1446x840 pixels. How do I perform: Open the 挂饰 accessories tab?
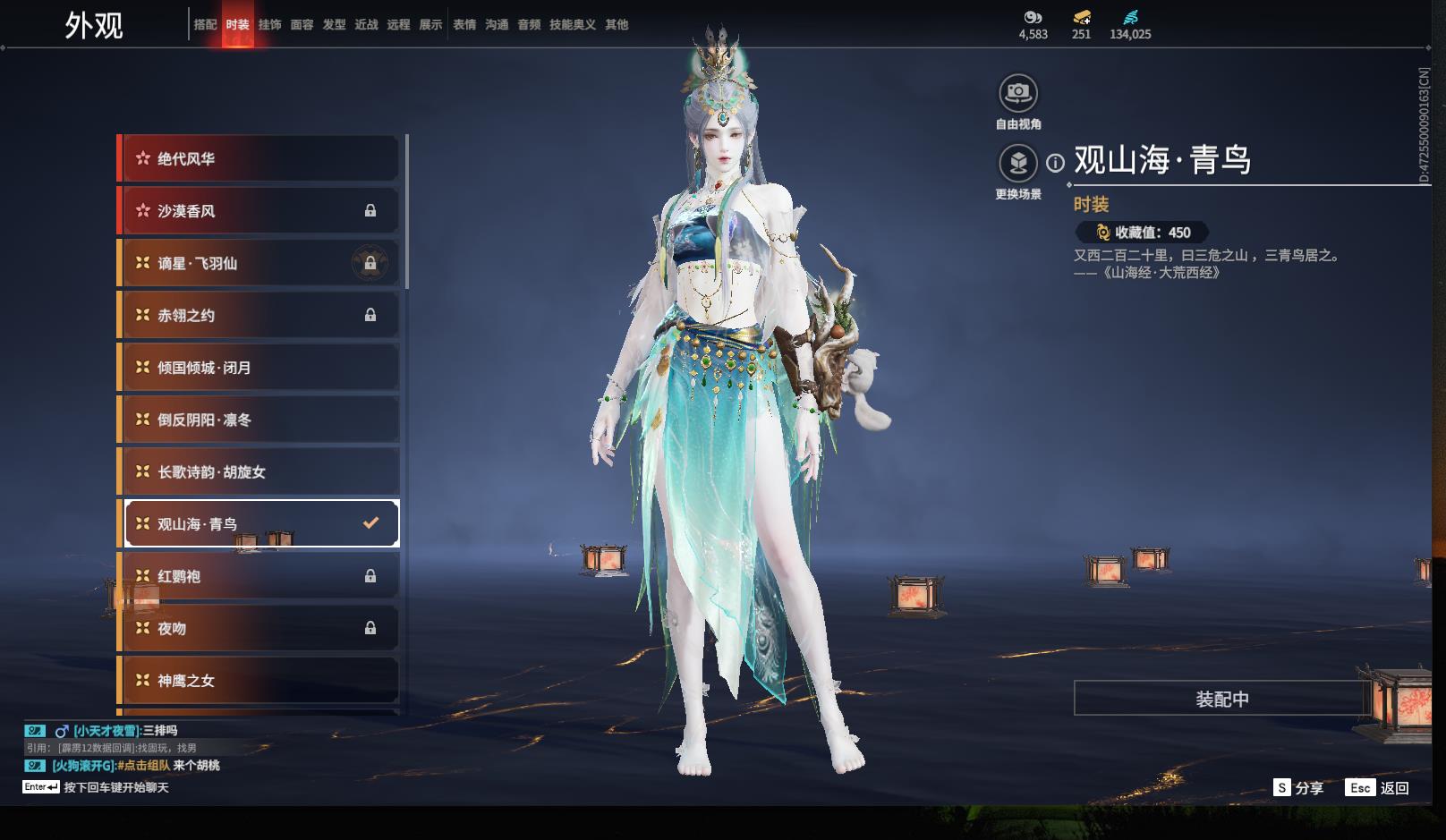269,25
